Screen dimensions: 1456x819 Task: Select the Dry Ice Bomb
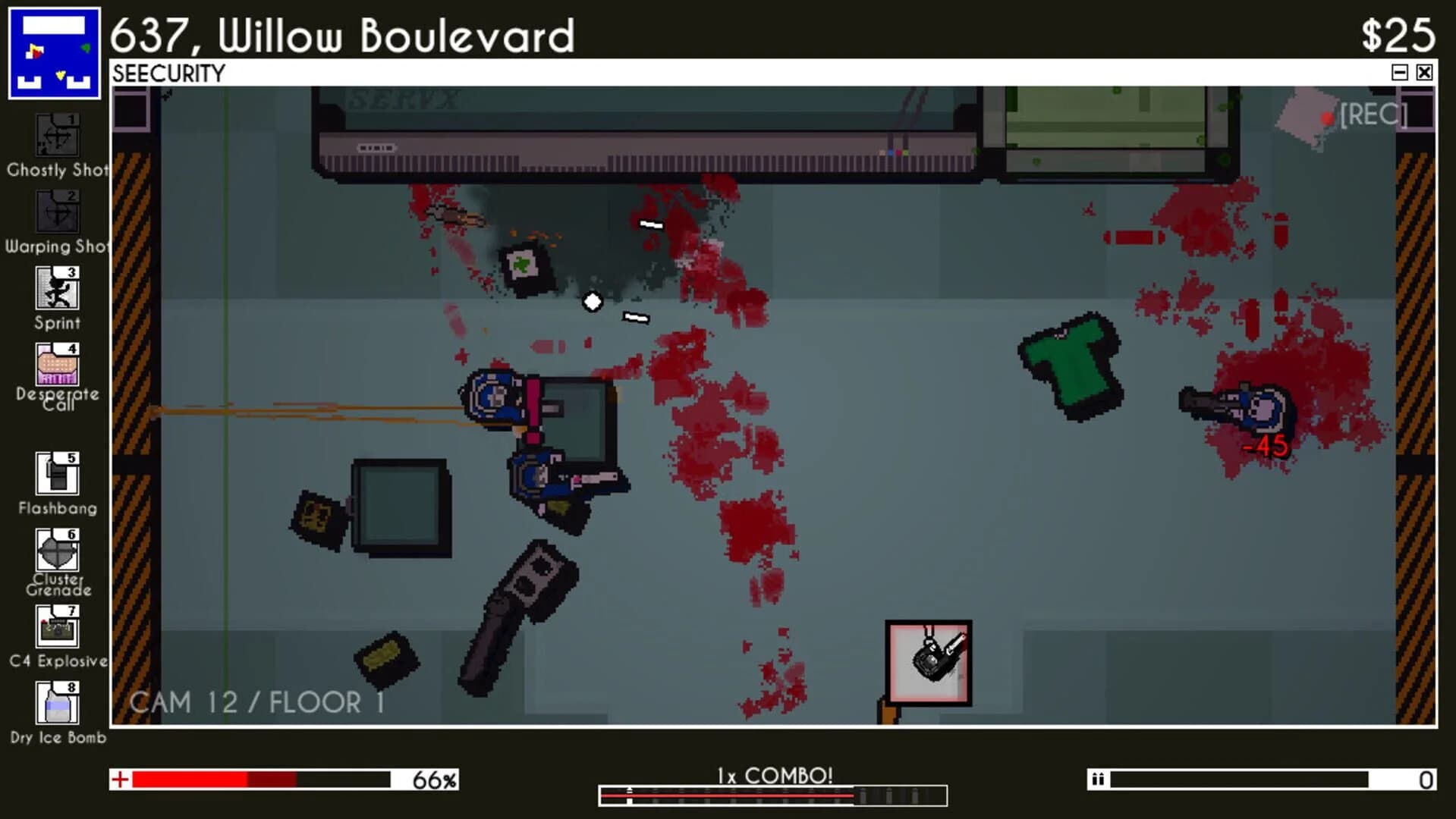pyautogui.click(x=57, y=704)
